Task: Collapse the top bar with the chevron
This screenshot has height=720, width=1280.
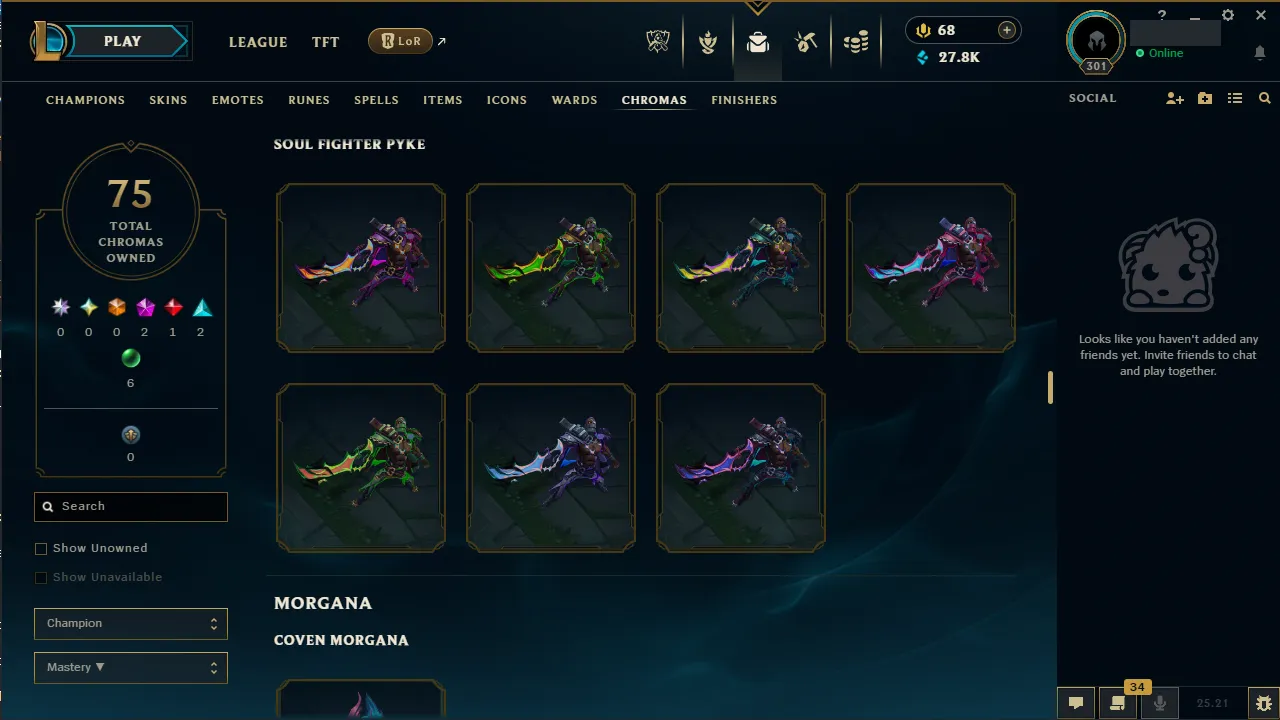Action: click(757, 8)
